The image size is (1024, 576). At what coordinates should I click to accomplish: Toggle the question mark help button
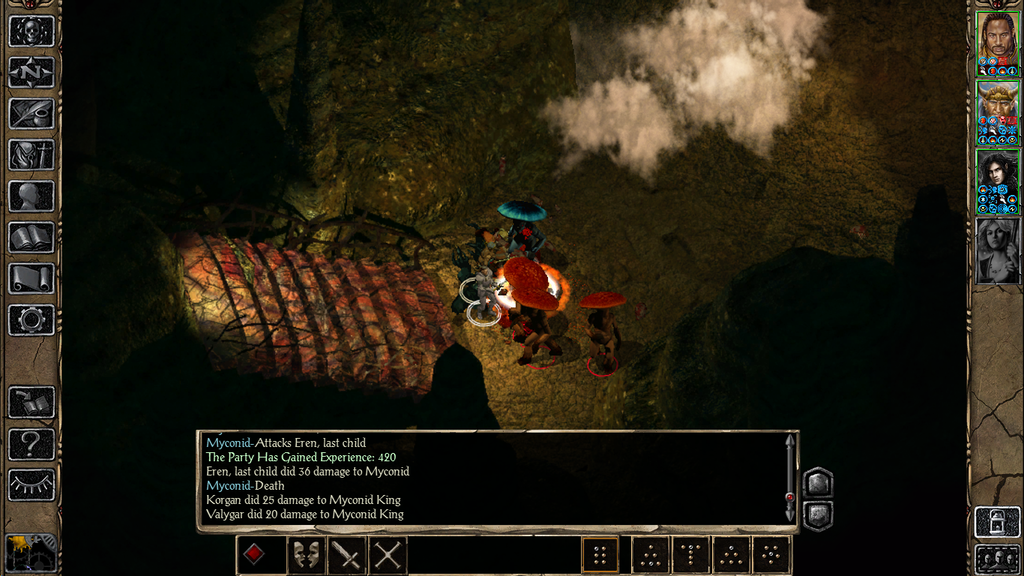(31, 443)
